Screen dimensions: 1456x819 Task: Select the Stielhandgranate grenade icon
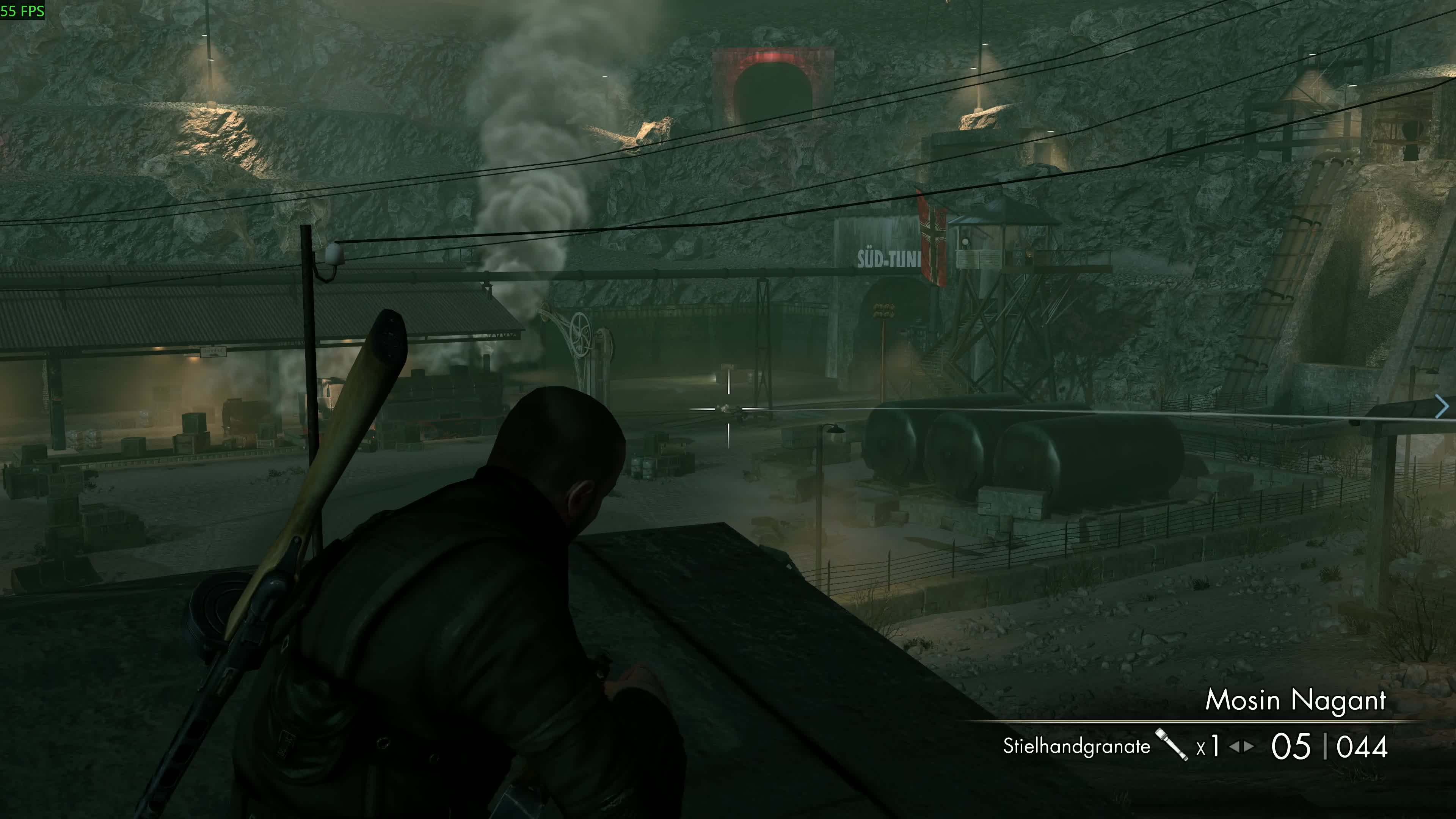coord(1172,744)
